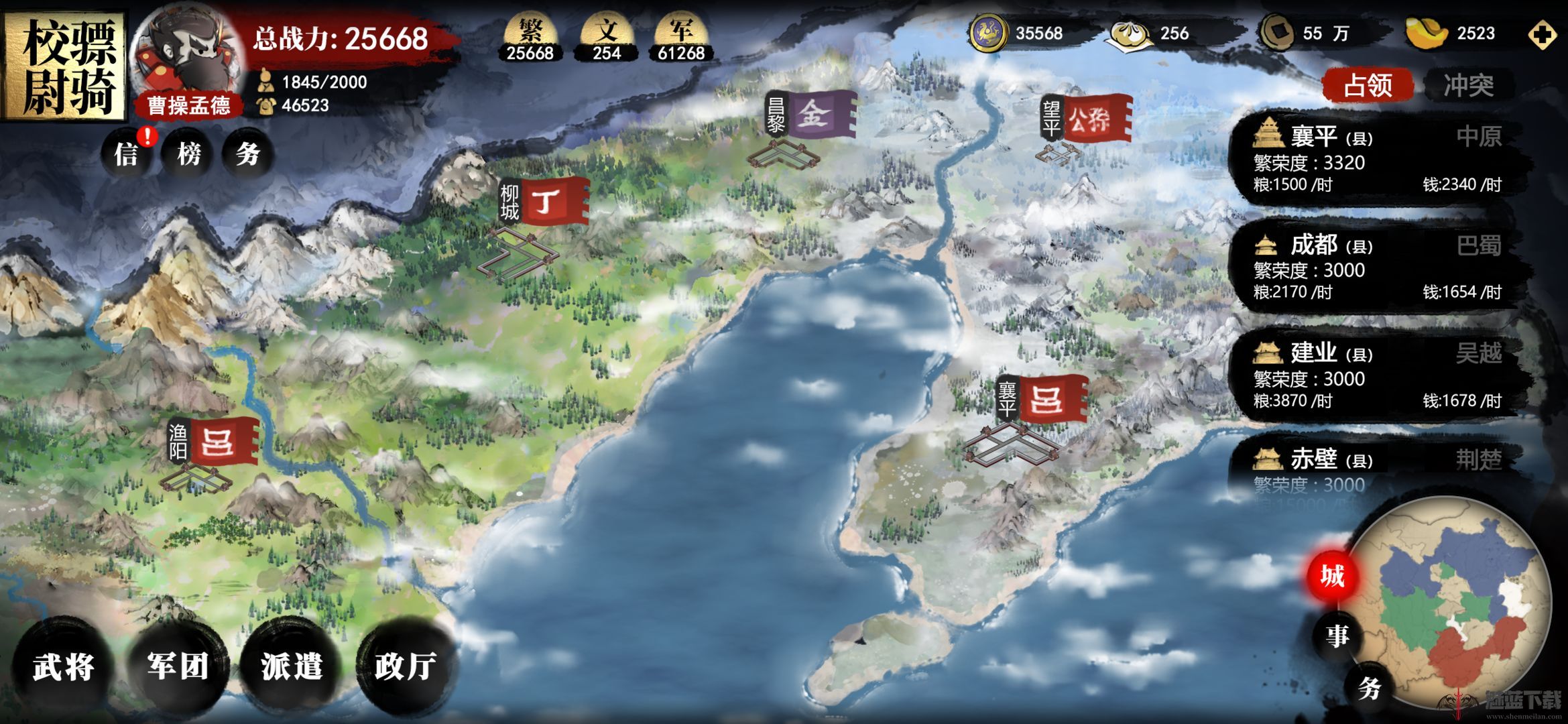The width and height of the screenshot is (1568, 724).
Task: Switch to the 冲突 conflict tab
Action: [1468, 85]
